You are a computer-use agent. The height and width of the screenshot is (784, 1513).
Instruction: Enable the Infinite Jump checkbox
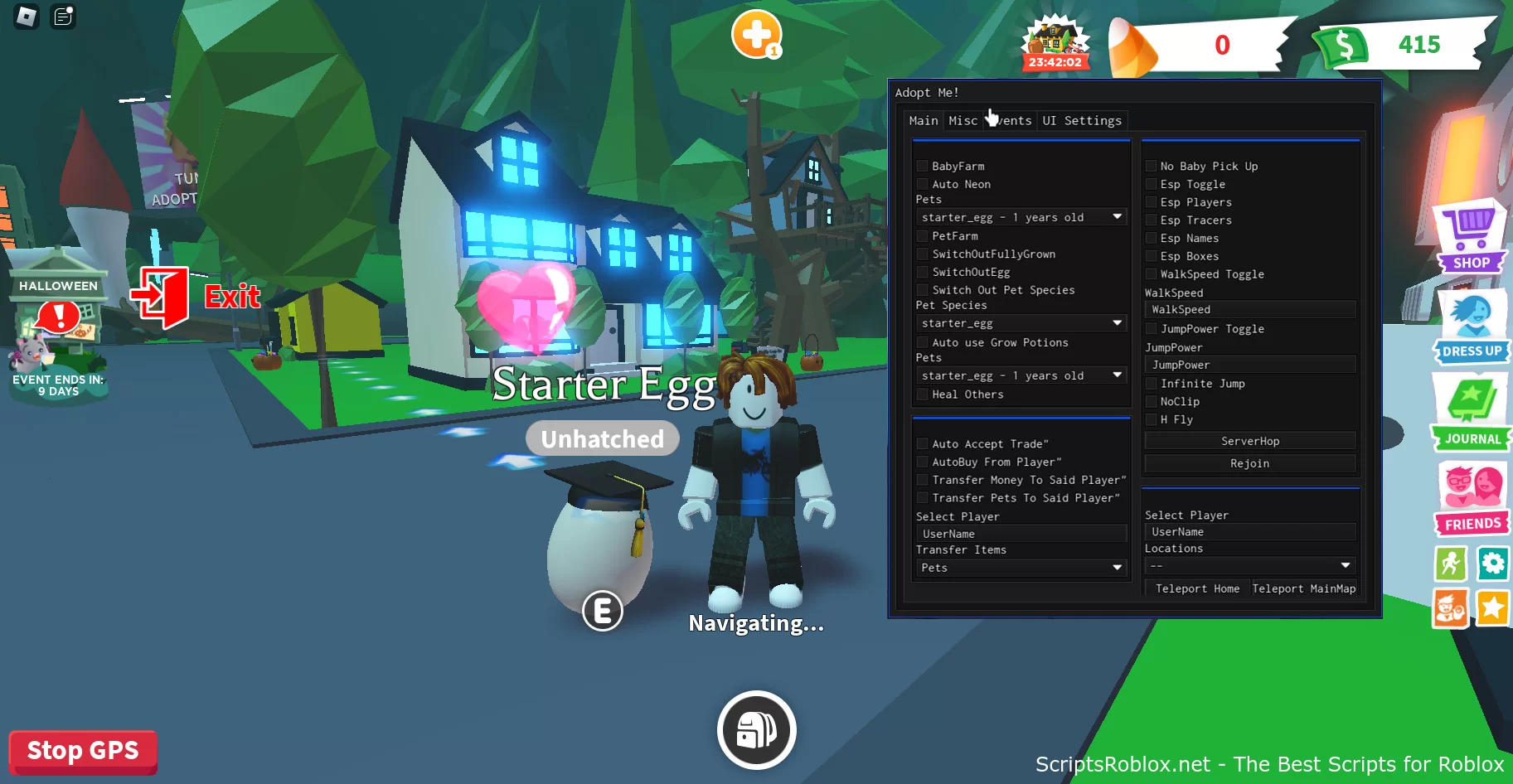1152,383
